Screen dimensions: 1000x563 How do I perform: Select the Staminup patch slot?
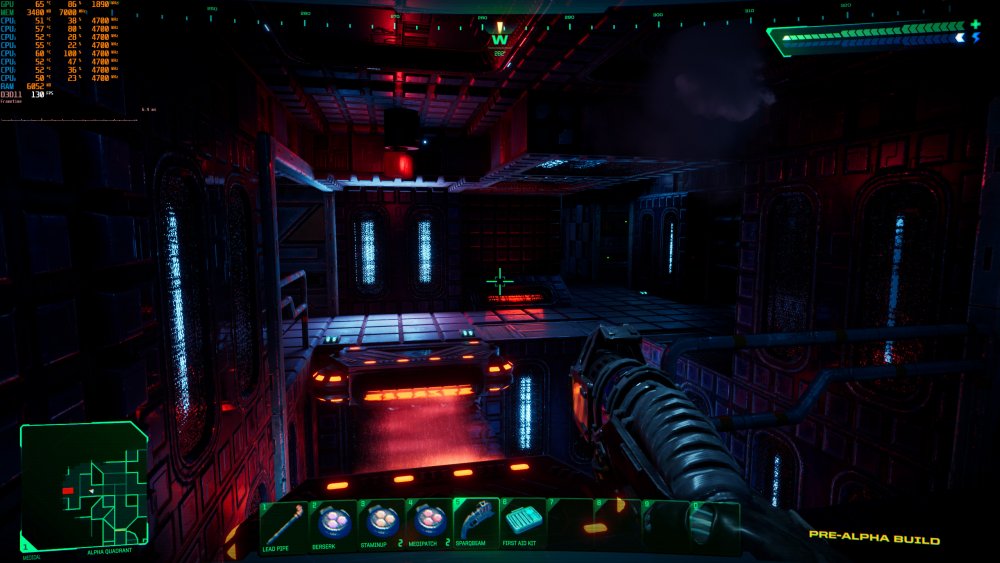click(381, 526)
